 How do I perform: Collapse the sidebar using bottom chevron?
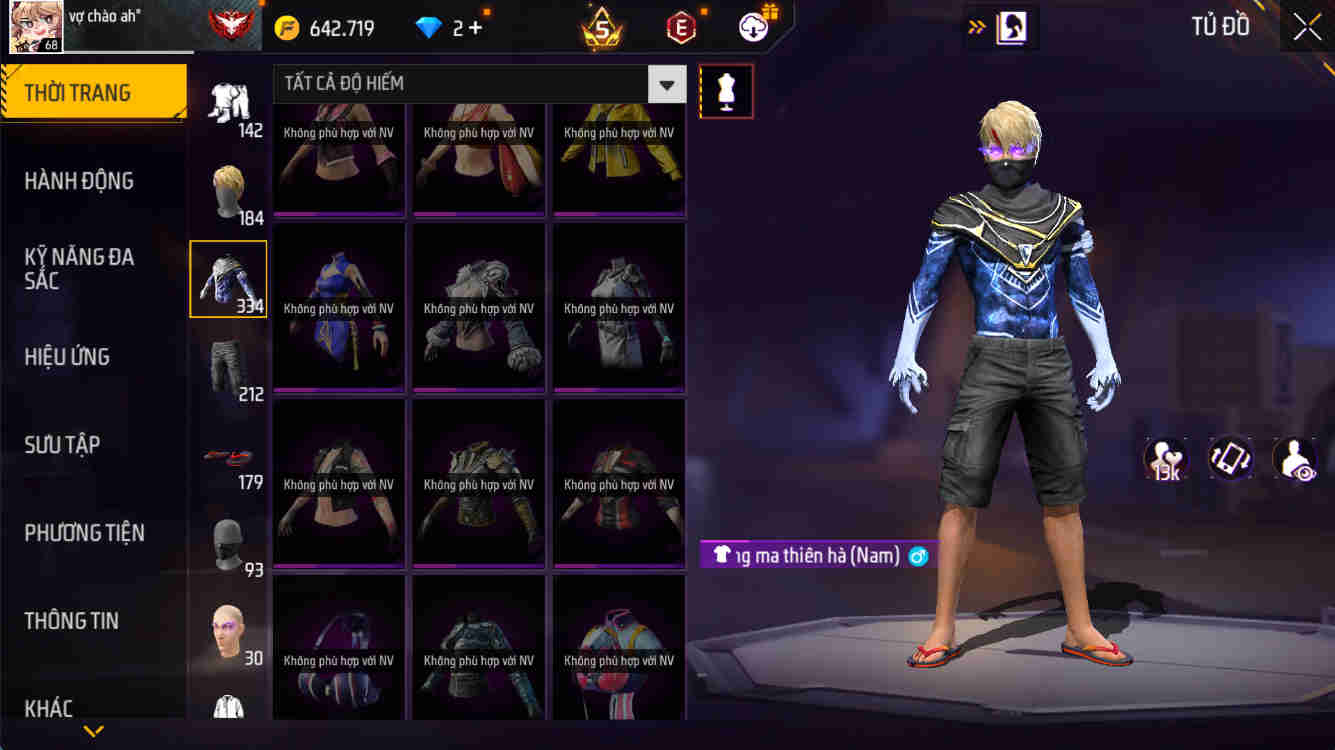tap(93, 733)
